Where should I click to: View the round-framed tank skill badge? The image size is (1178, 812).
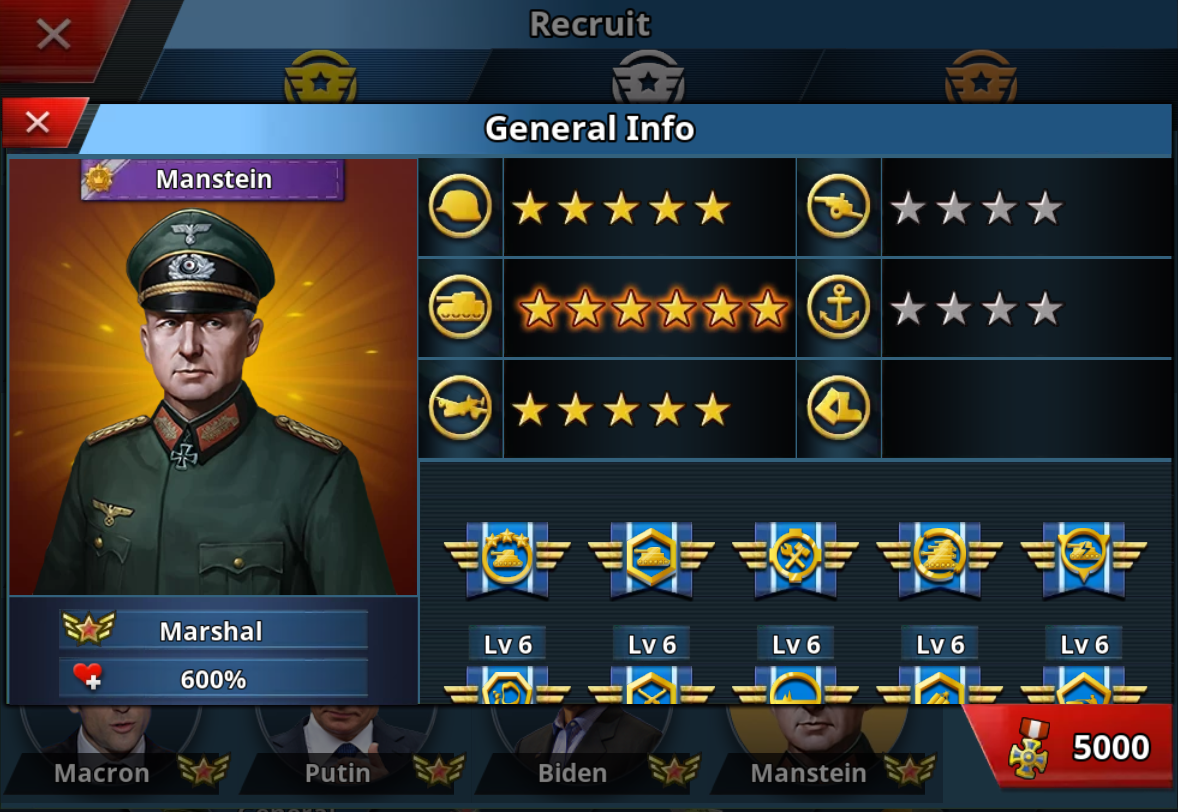coord(939,557)
